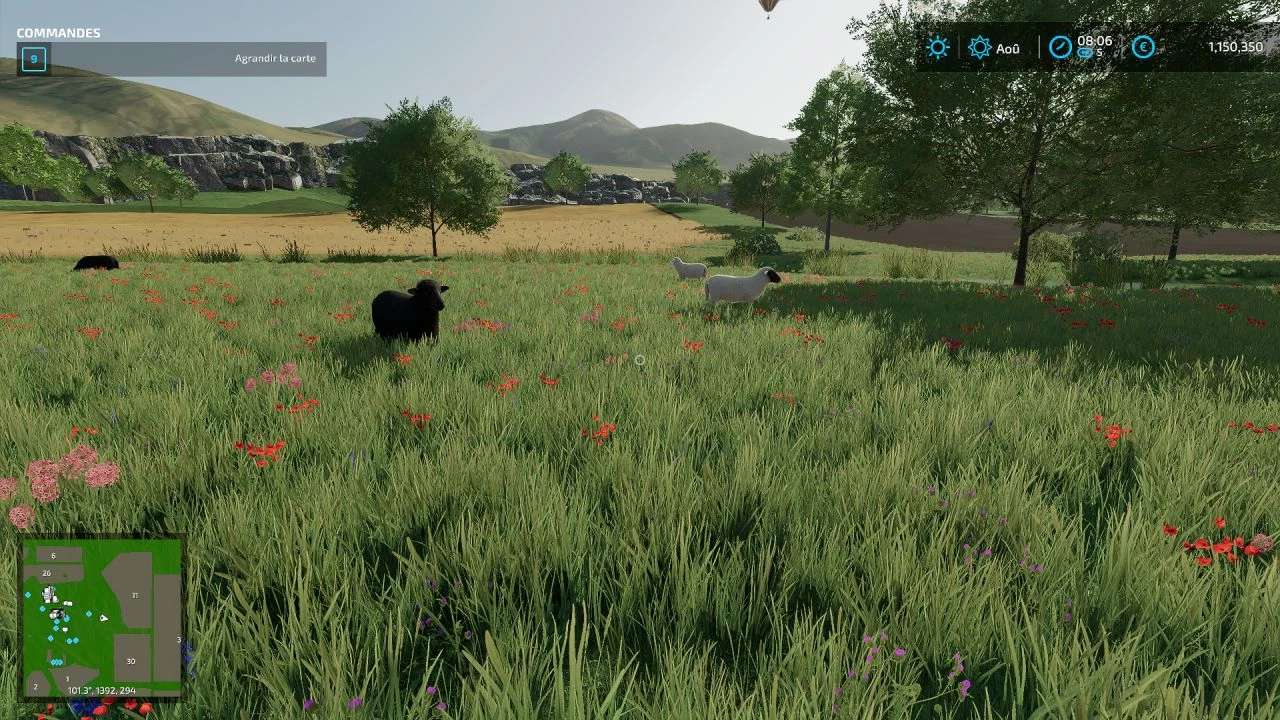Click the clock icon next to 08:06
Viewport: 1280px width, 720px height.
coord(1060,47)
